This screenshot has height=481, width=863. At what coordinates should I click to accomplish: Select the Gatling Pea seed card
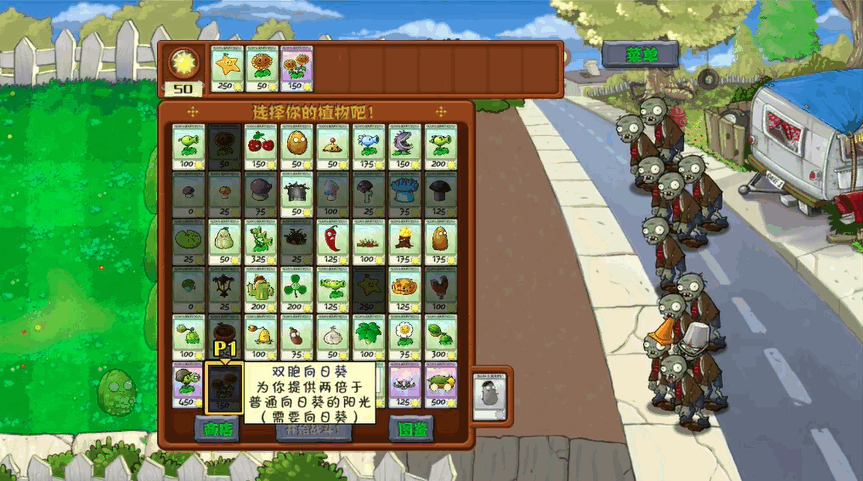(189, 385)
